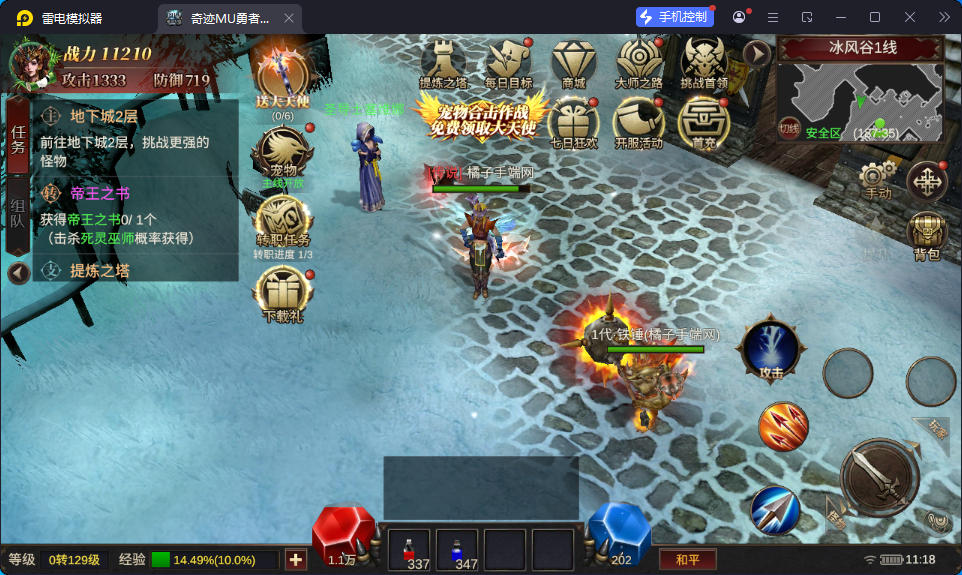Open the 商城 shop diamond icon
Viewport: 962px width, 575px height.
coord(573,62)
